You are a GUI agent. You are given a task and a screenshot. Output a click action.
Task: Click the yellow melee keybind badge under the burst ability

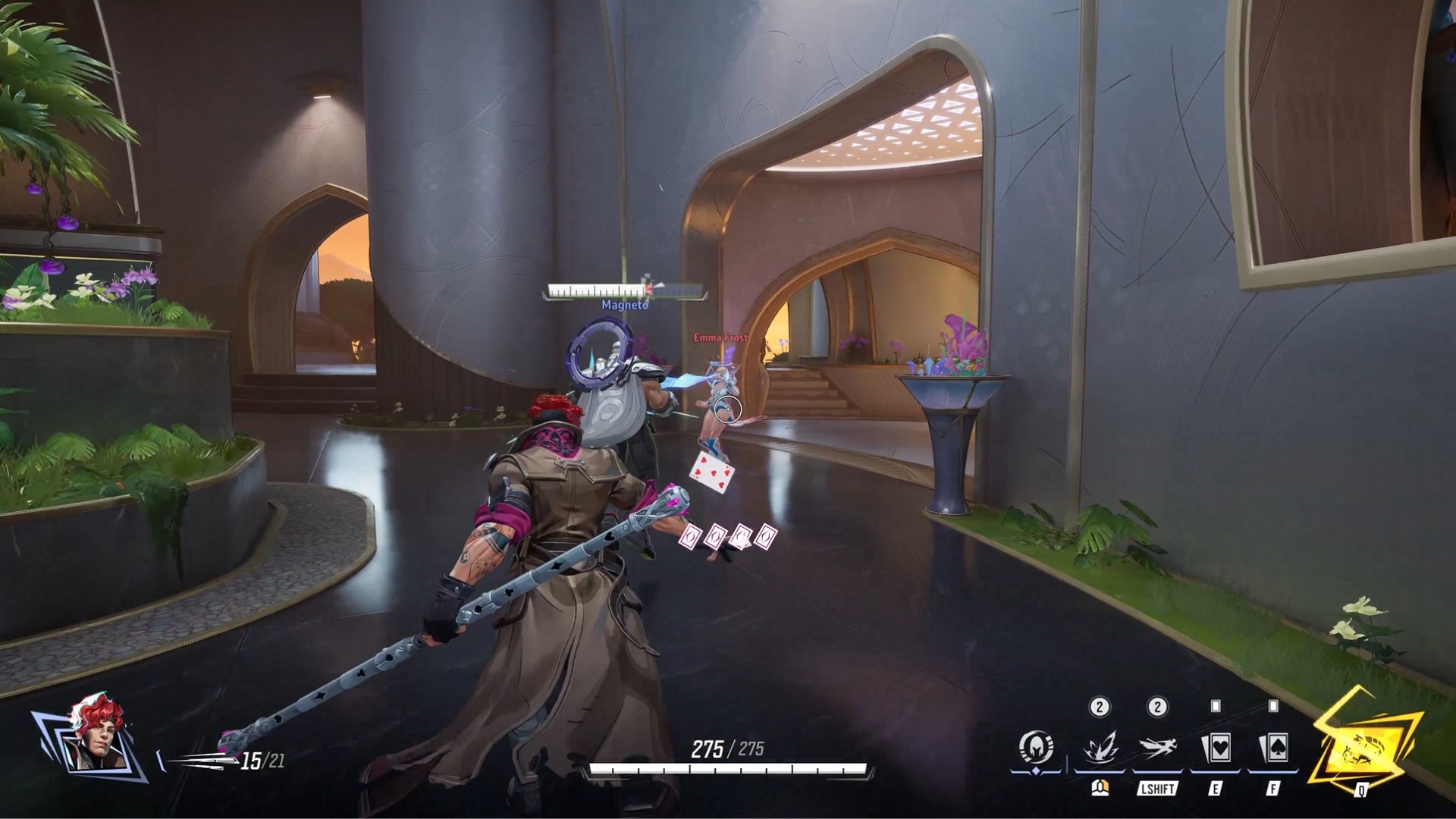pos(1101,789)
